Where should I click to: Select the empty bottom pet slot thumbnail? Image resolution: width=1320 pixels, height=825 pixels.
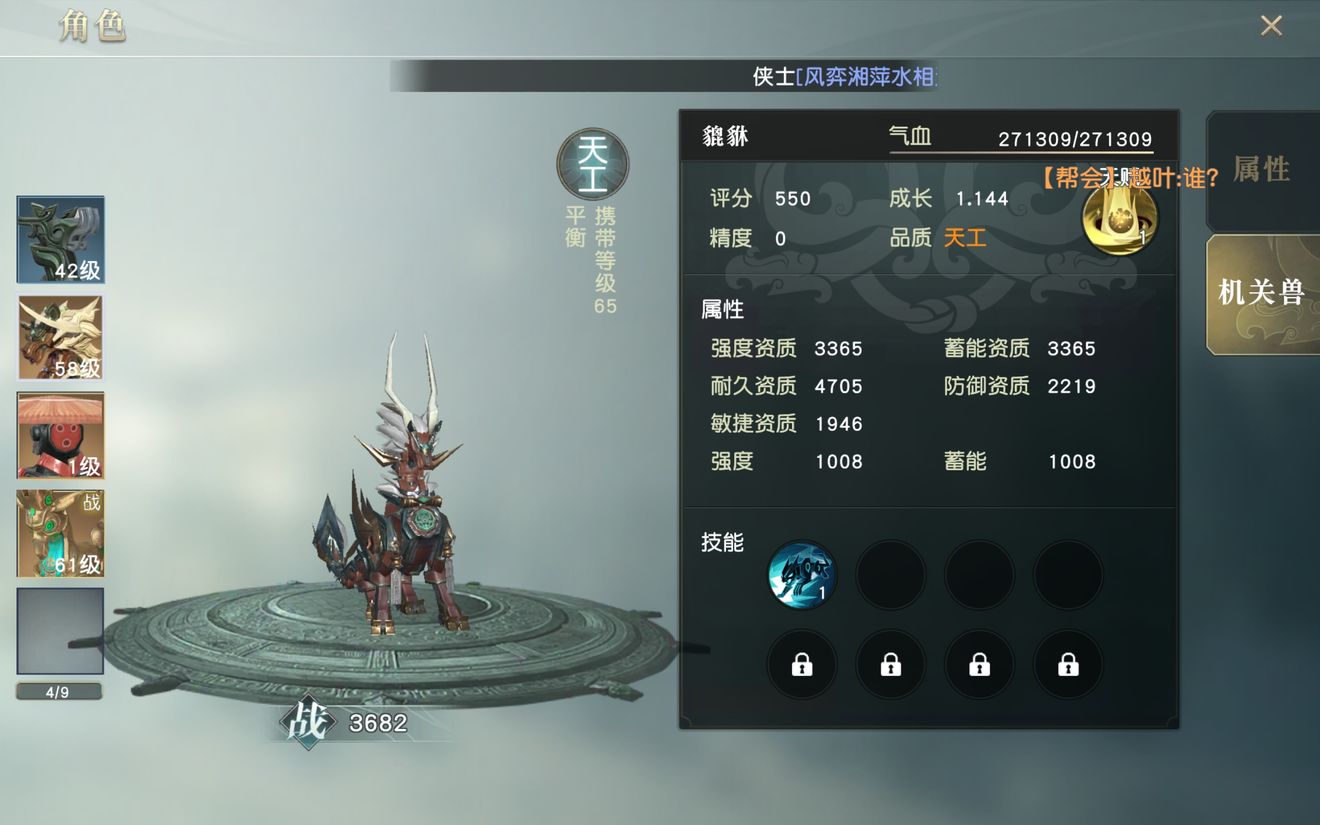(59, 631)
